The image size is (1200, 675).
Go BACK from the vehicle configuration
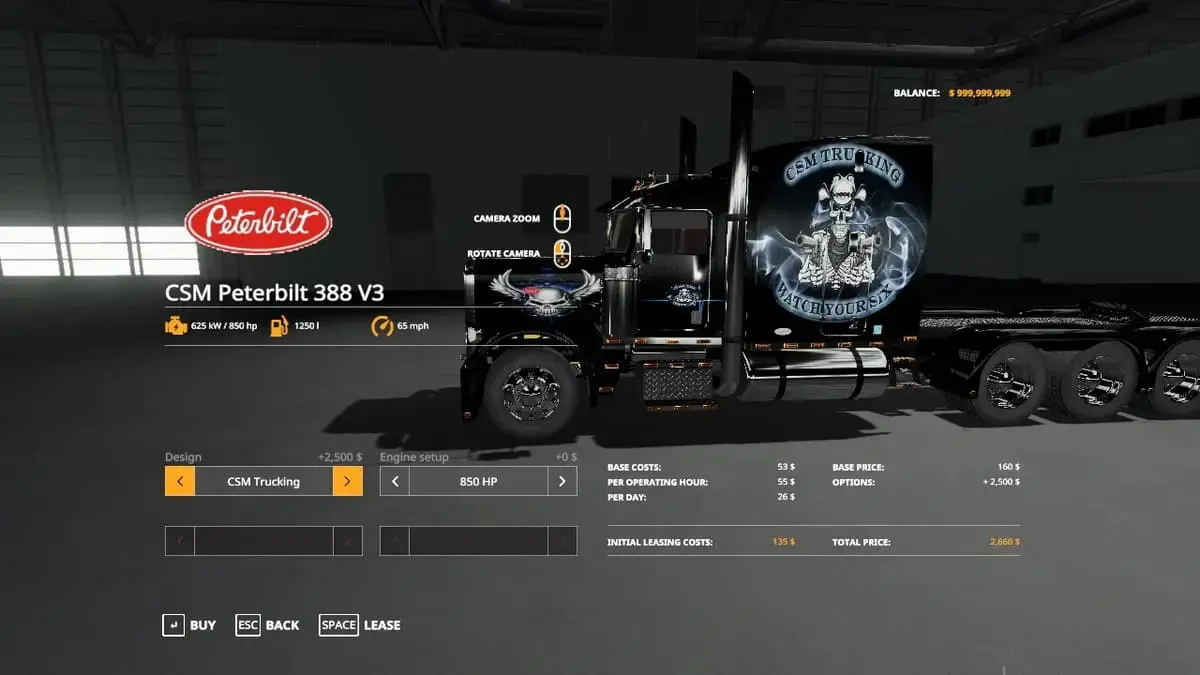268,625
